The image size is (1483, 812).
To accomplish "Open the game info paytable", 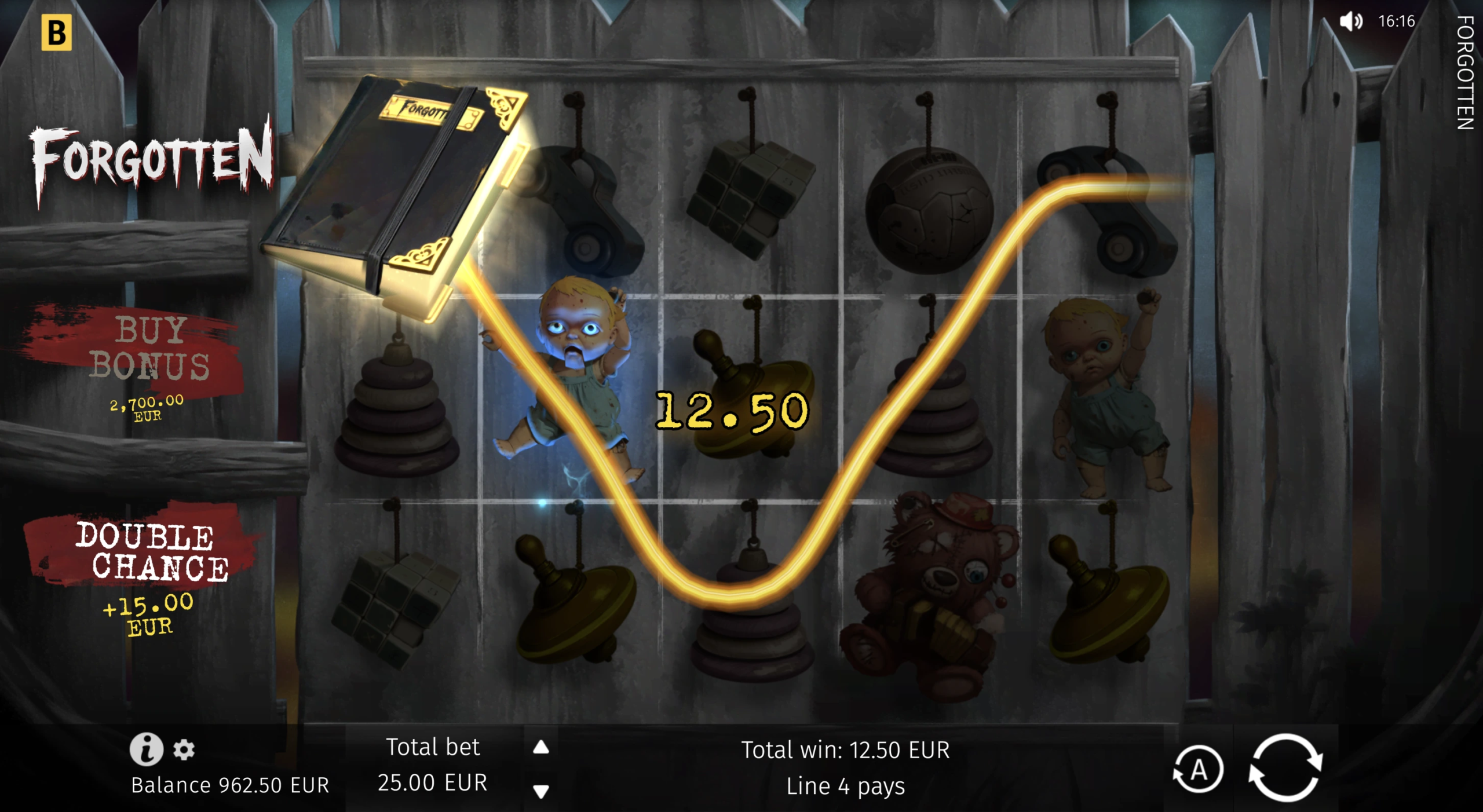I will tap(145, 748).
